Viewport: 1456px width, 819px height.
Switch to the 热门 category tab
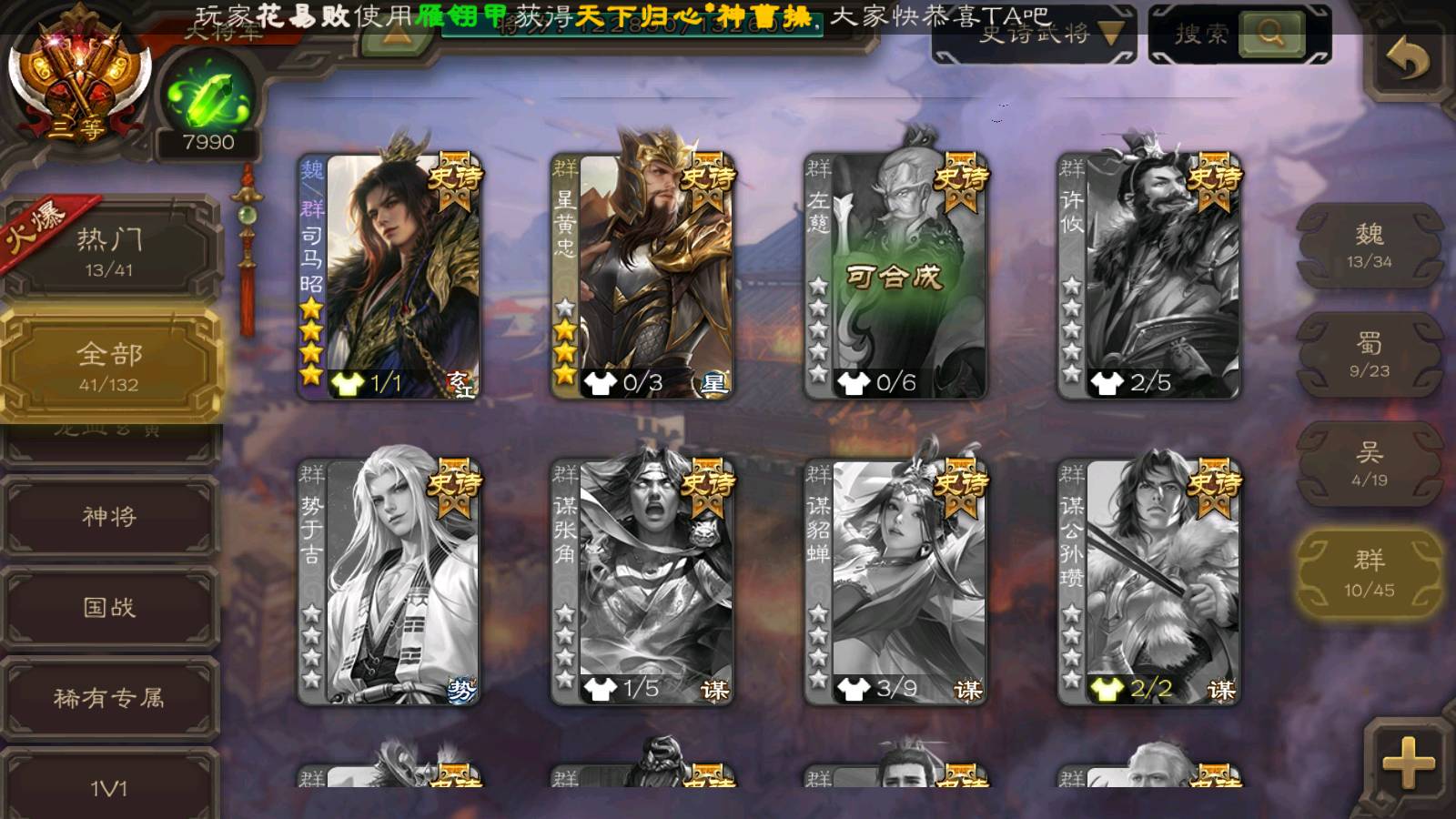tap(109, 250)
